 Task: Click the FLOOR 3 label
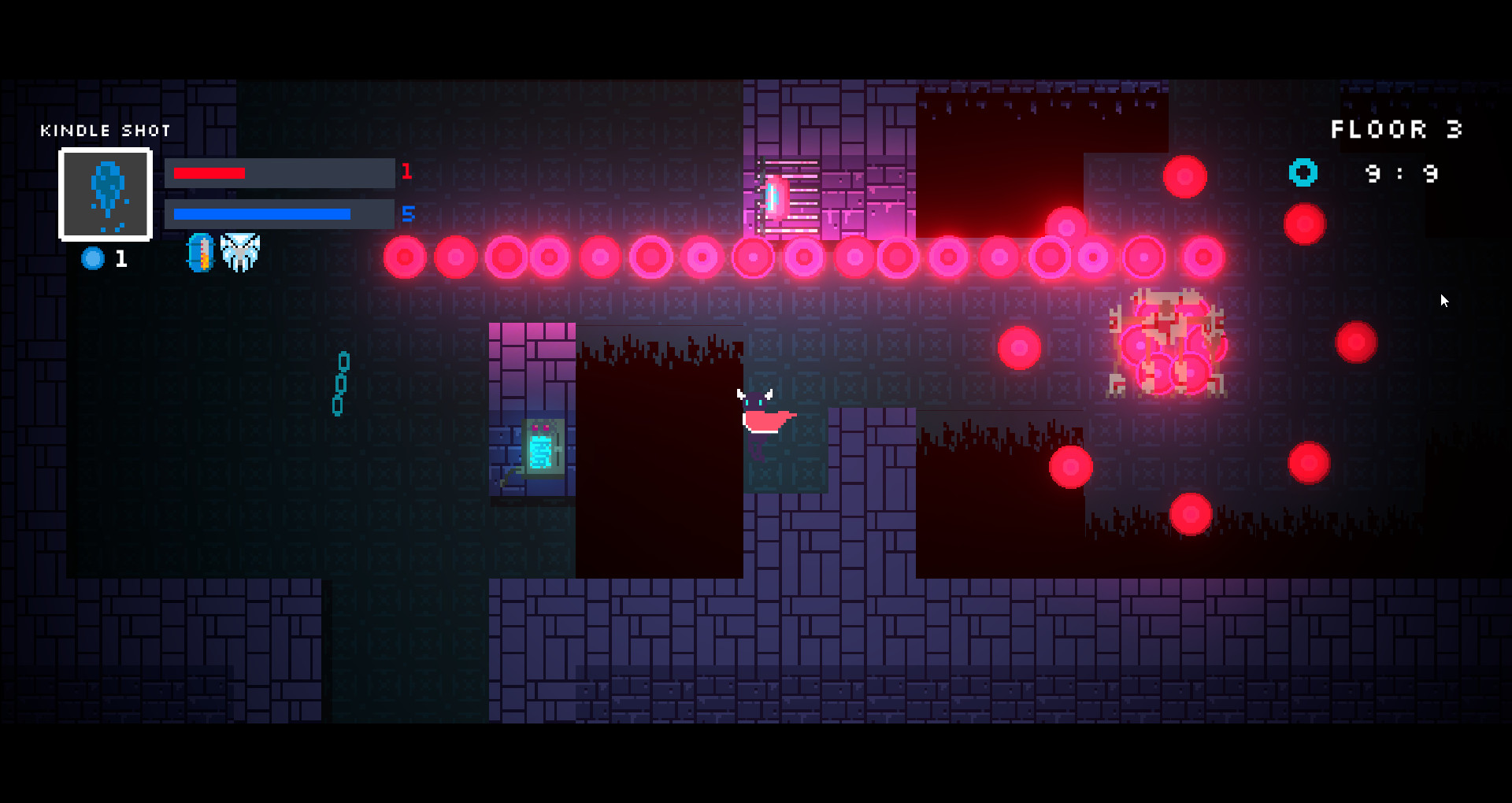1396,128
